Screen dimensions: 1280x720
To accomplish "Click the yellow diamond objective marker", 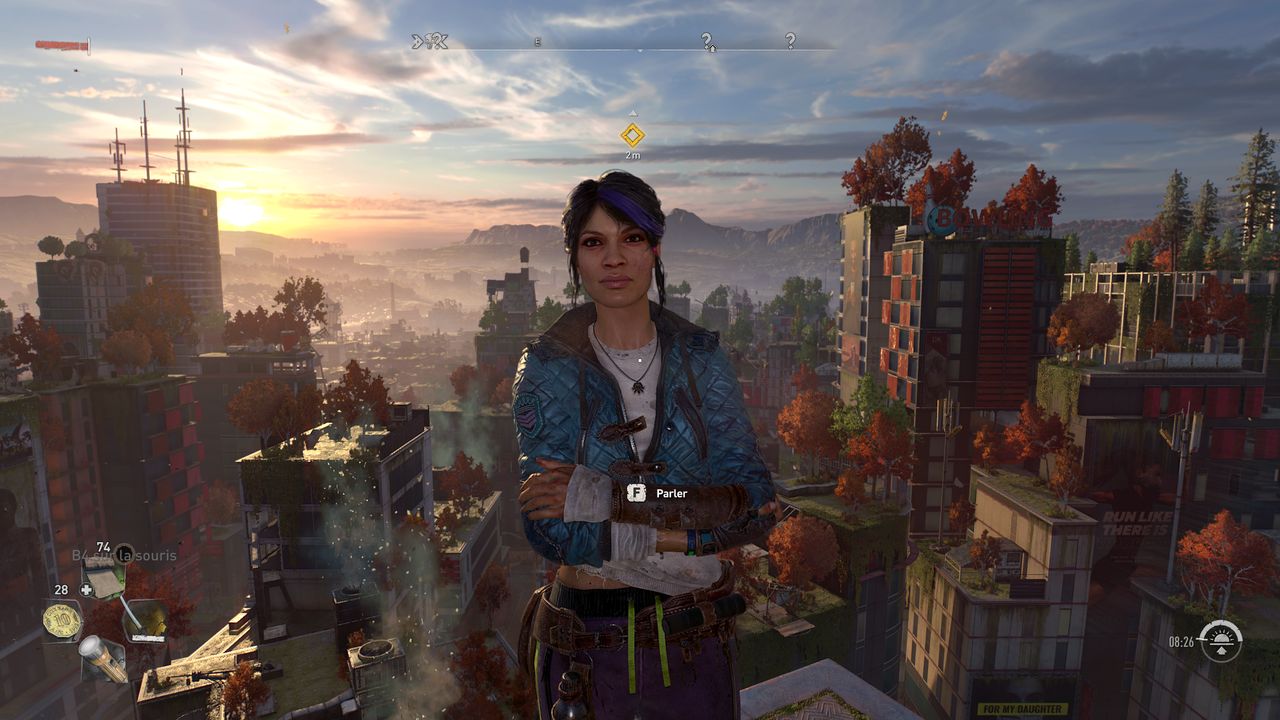I will point(632,135).
